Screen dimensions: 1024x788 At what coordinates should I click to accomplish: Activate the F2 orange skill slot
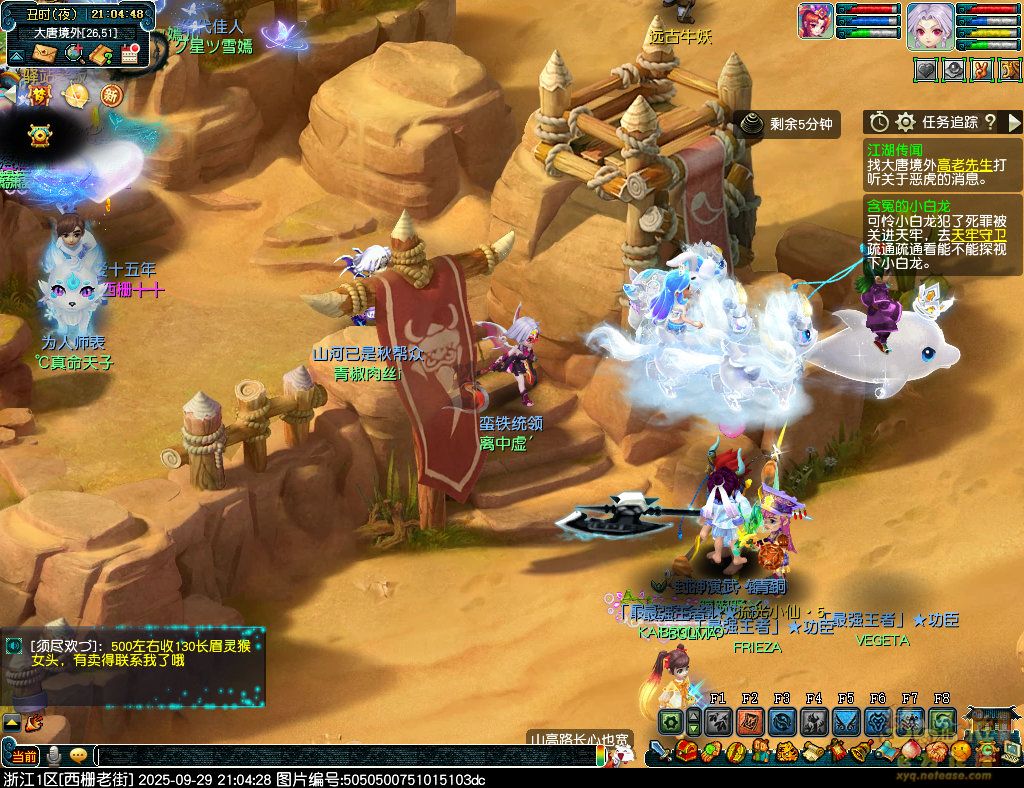click(x=750, y=721)
